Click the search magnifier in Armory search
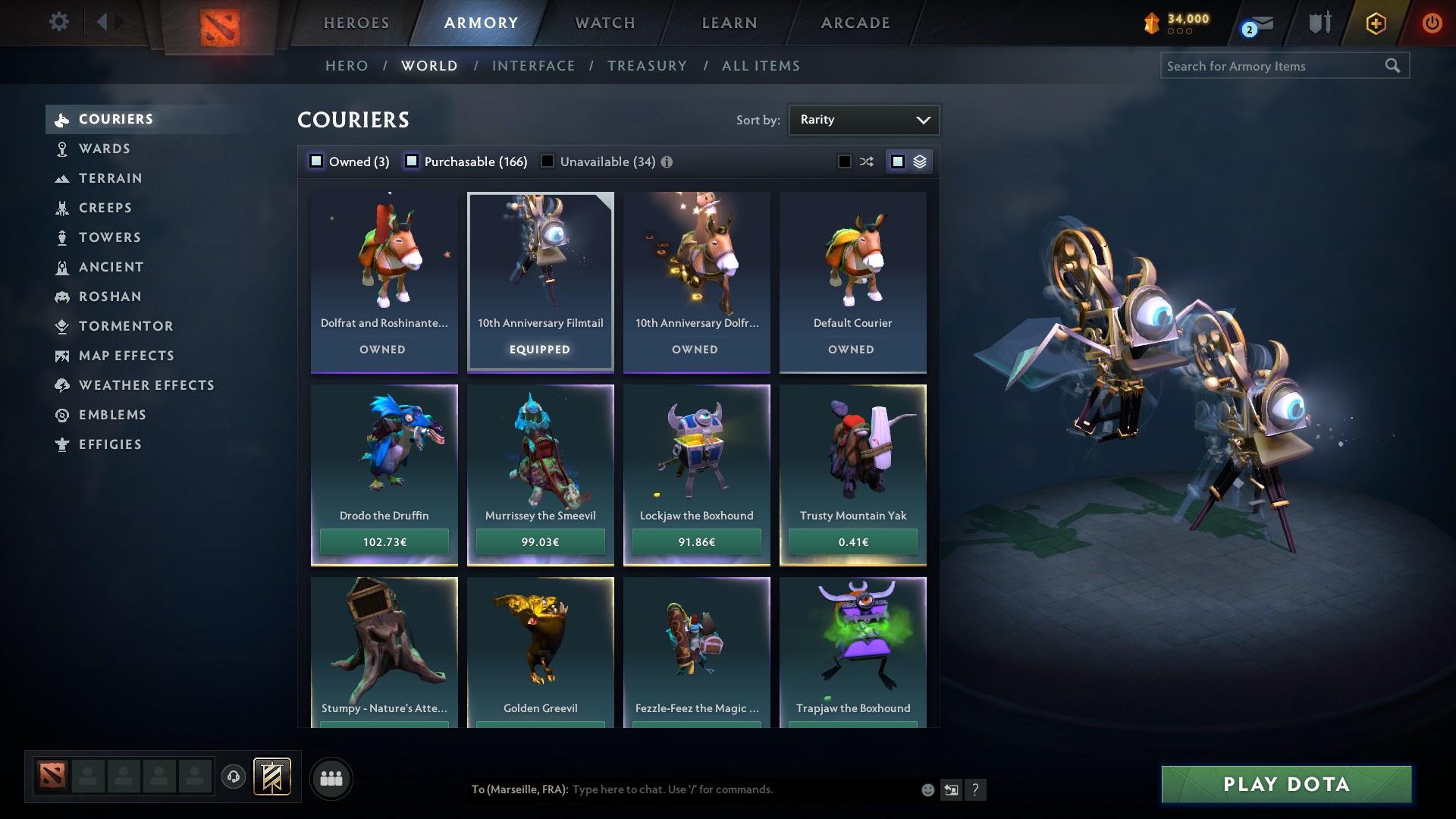The image size is (1456, 819). 1394,66
